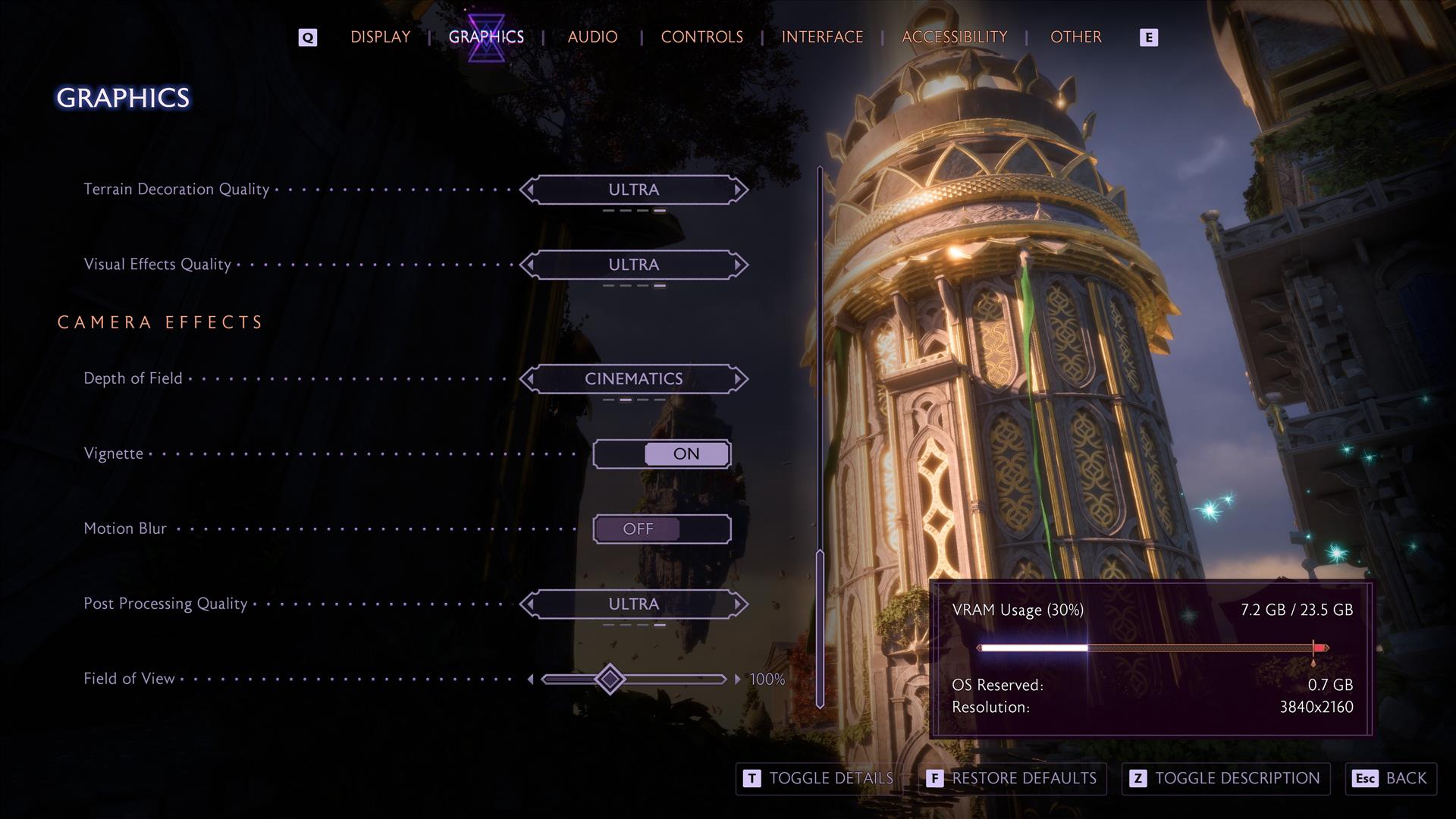Image resolution: width=1456 pixels, height=819 pixels.
Task: Go to the Interface tab
Action: (822, 37)
